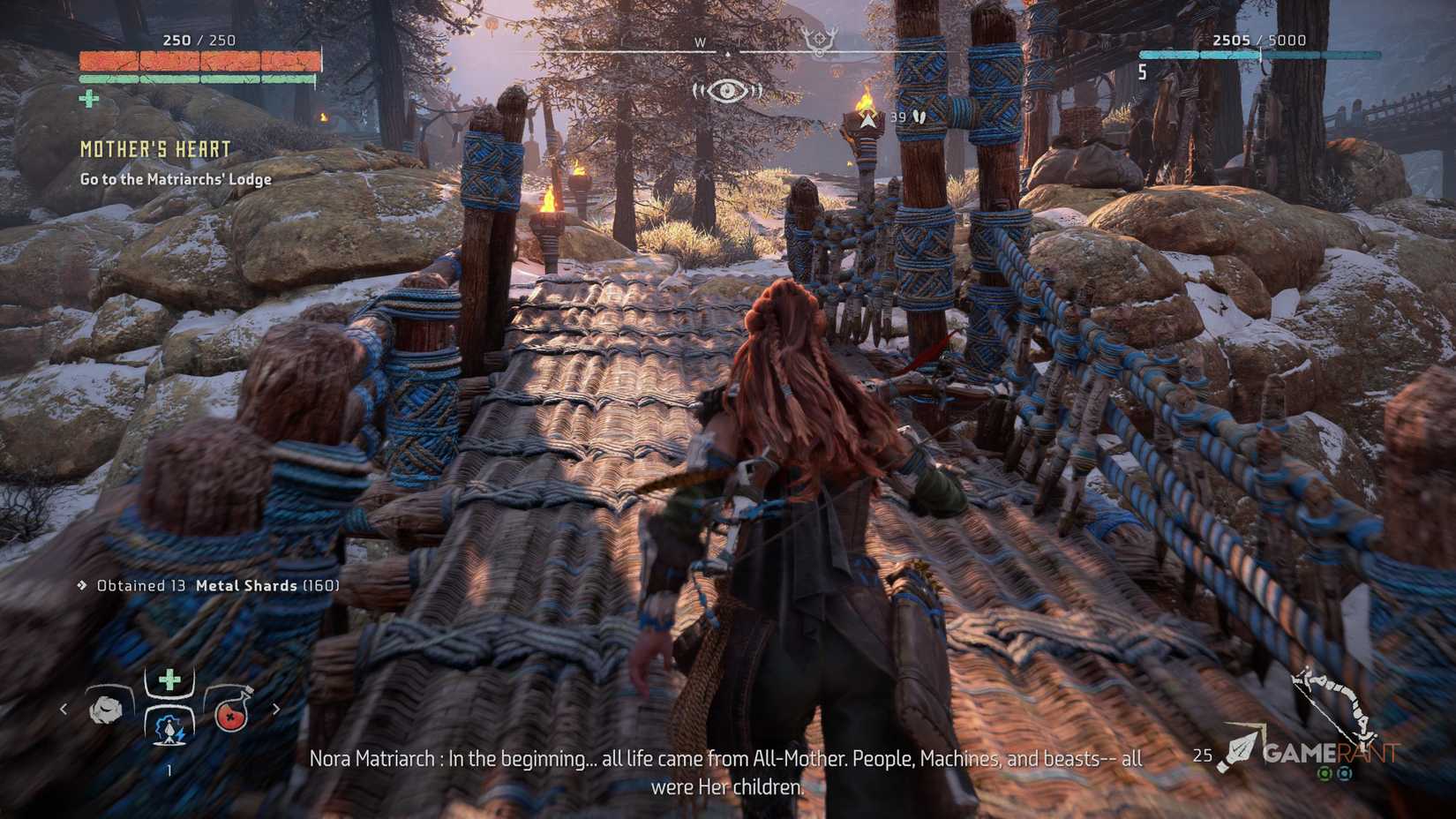Toggle the blue ammo type indicator

pos(1345,773)
